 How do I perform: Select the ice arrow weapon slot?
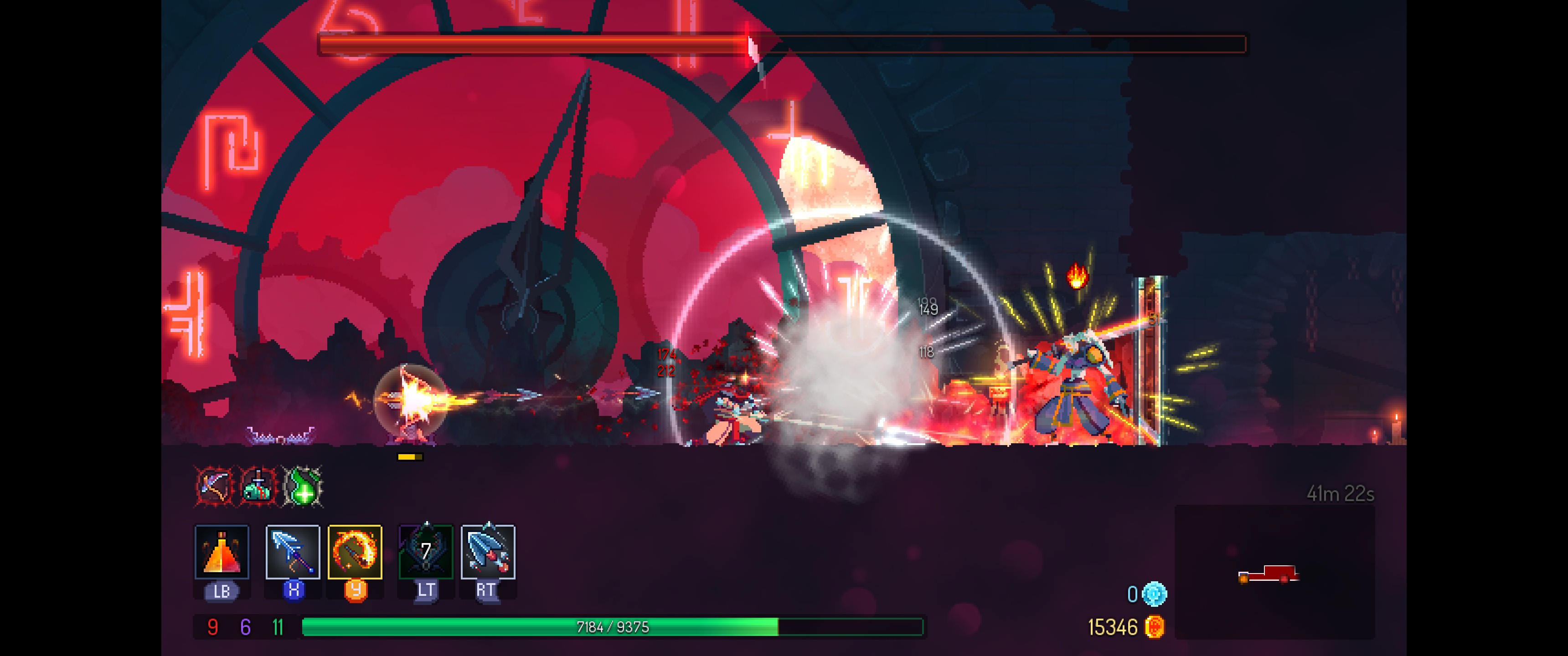tap(293, 551)
